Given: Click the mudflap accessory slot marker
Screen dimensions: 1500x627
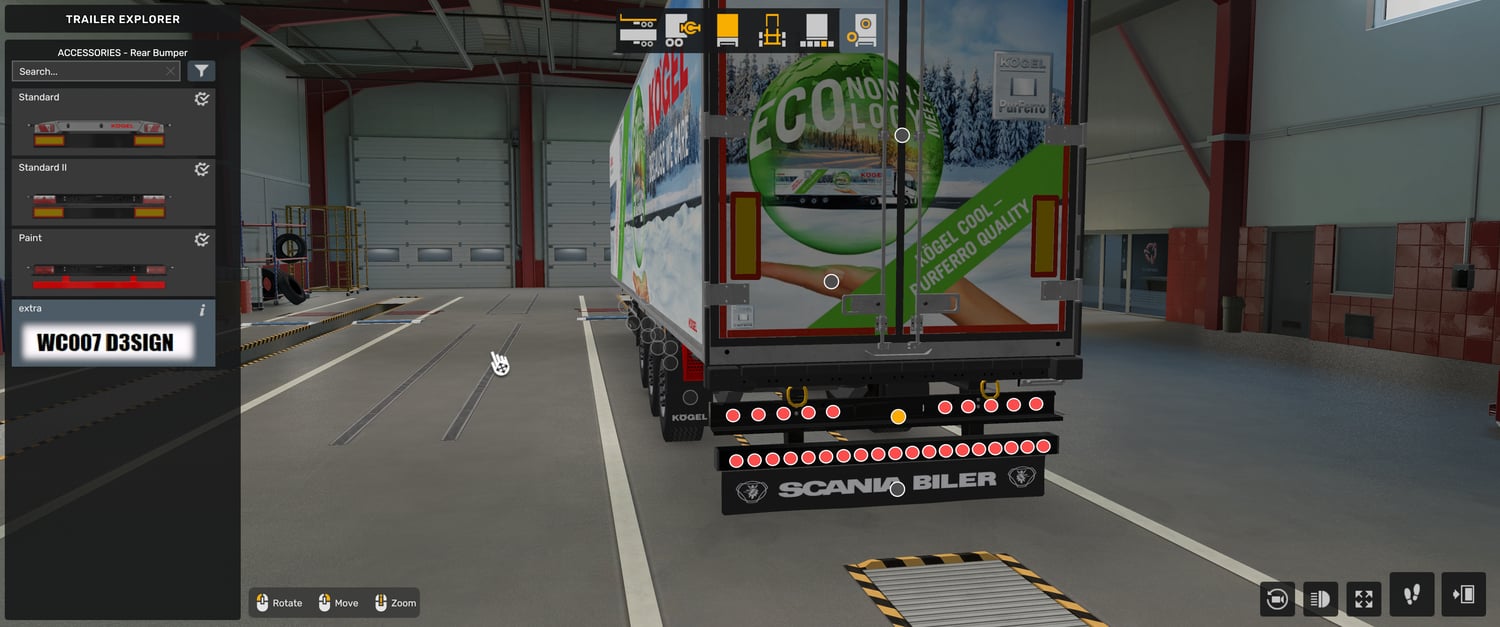Looking at the screenshot, I should [897, 489].
